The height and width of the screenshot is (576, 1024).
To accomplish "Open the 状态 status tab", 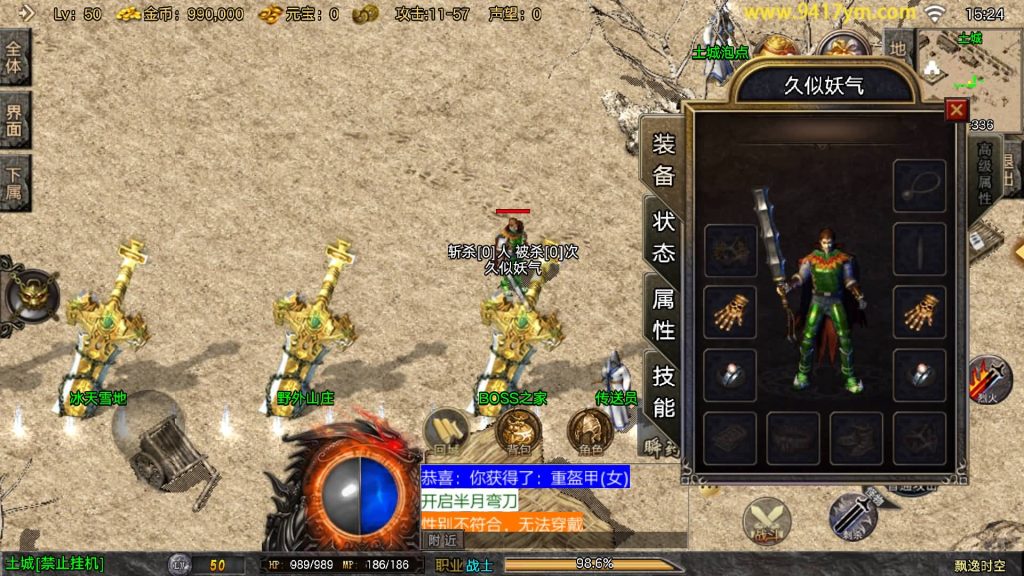I will (664, 236).
